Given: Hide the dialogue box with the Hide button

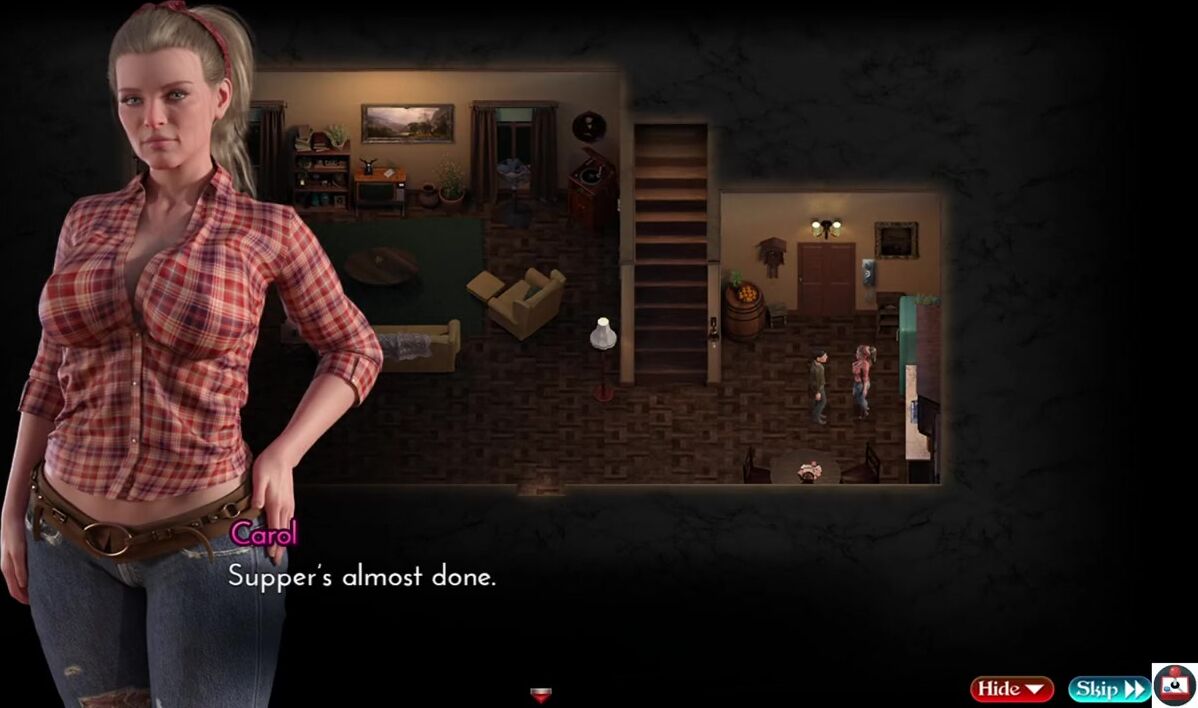Looking at the screenshot, I should coord(1011,688).
